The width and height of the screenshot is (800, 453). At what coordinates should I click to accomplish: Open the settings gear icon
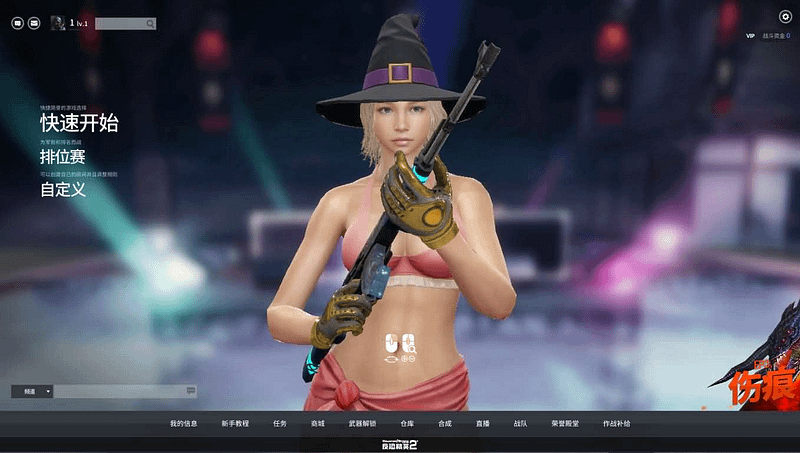point(785,16)
